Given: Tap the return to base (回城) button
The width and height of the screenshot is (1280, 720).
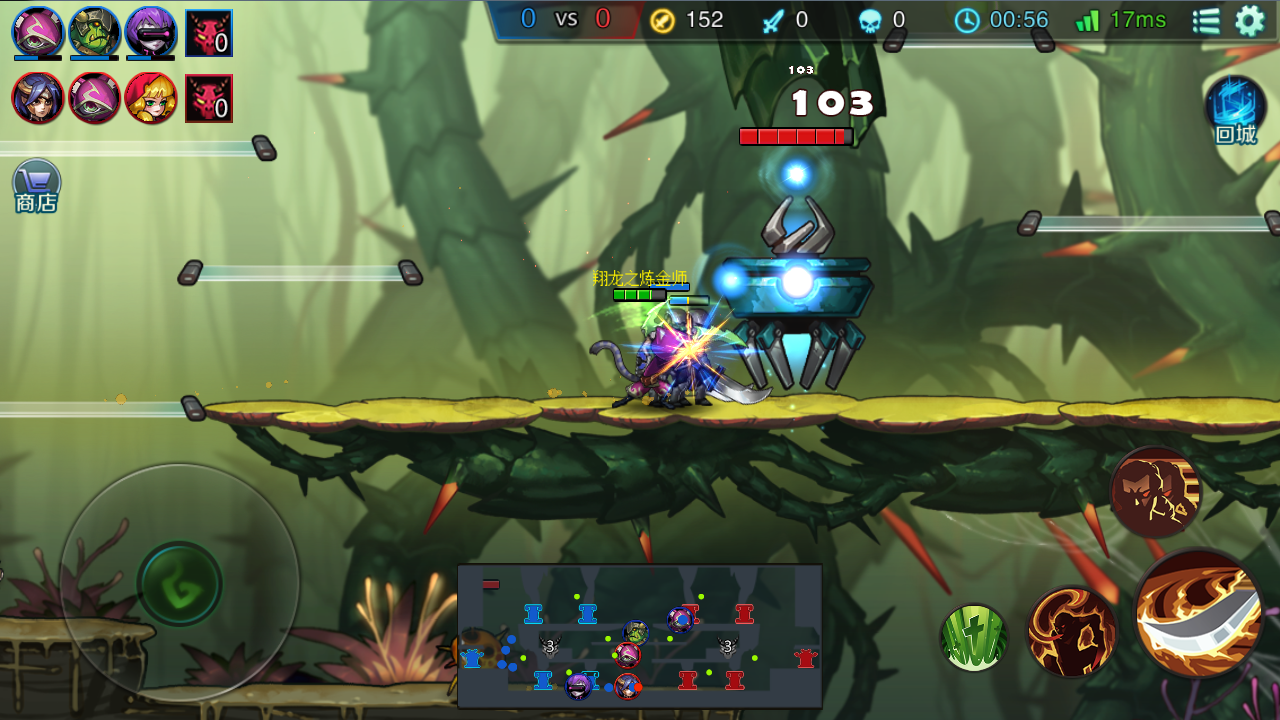Looking at the screenshot, I should point(1235,109).
